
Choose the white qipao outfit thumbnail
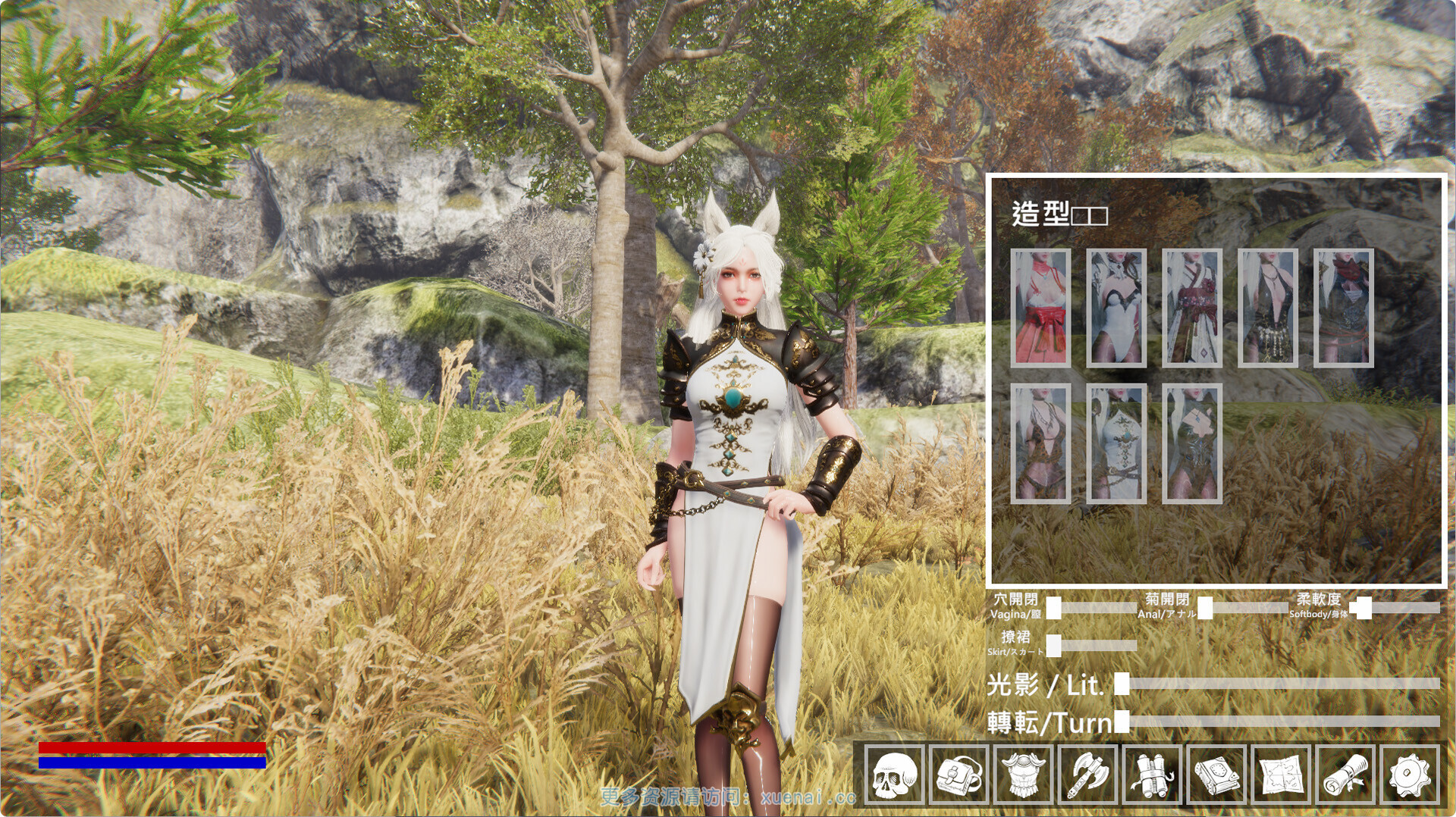1116,443
